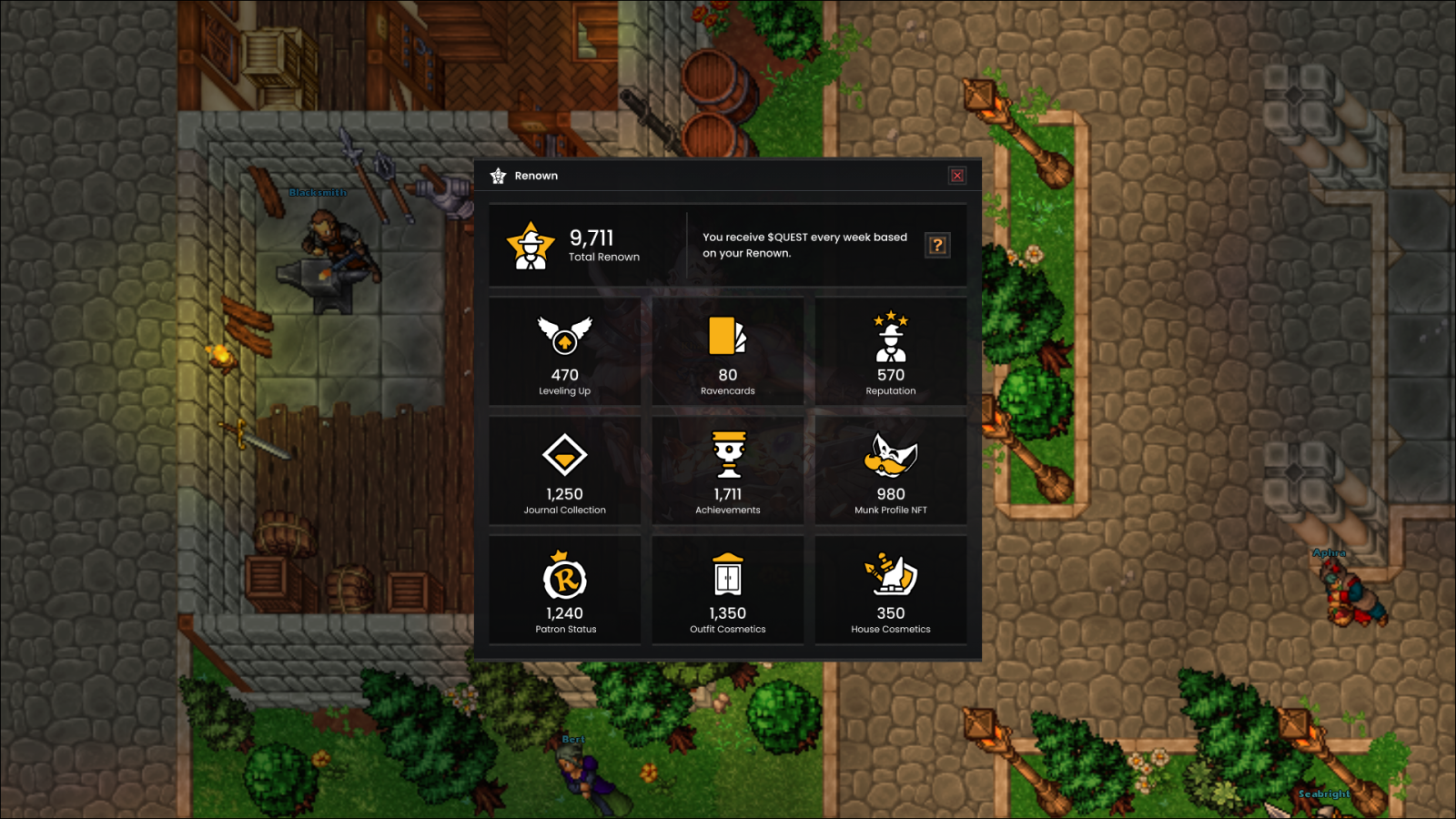The image size is (1456, 819).
Task: Select the Journal Collection diamond icon
Action: coord(565,456)
